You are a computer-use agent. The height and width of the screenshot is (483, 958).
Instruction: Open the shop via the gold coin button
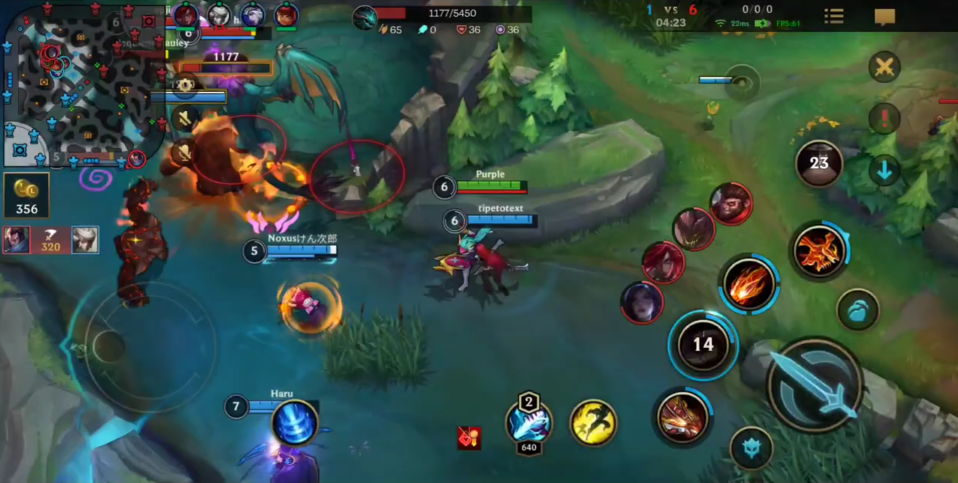[26, 196]
